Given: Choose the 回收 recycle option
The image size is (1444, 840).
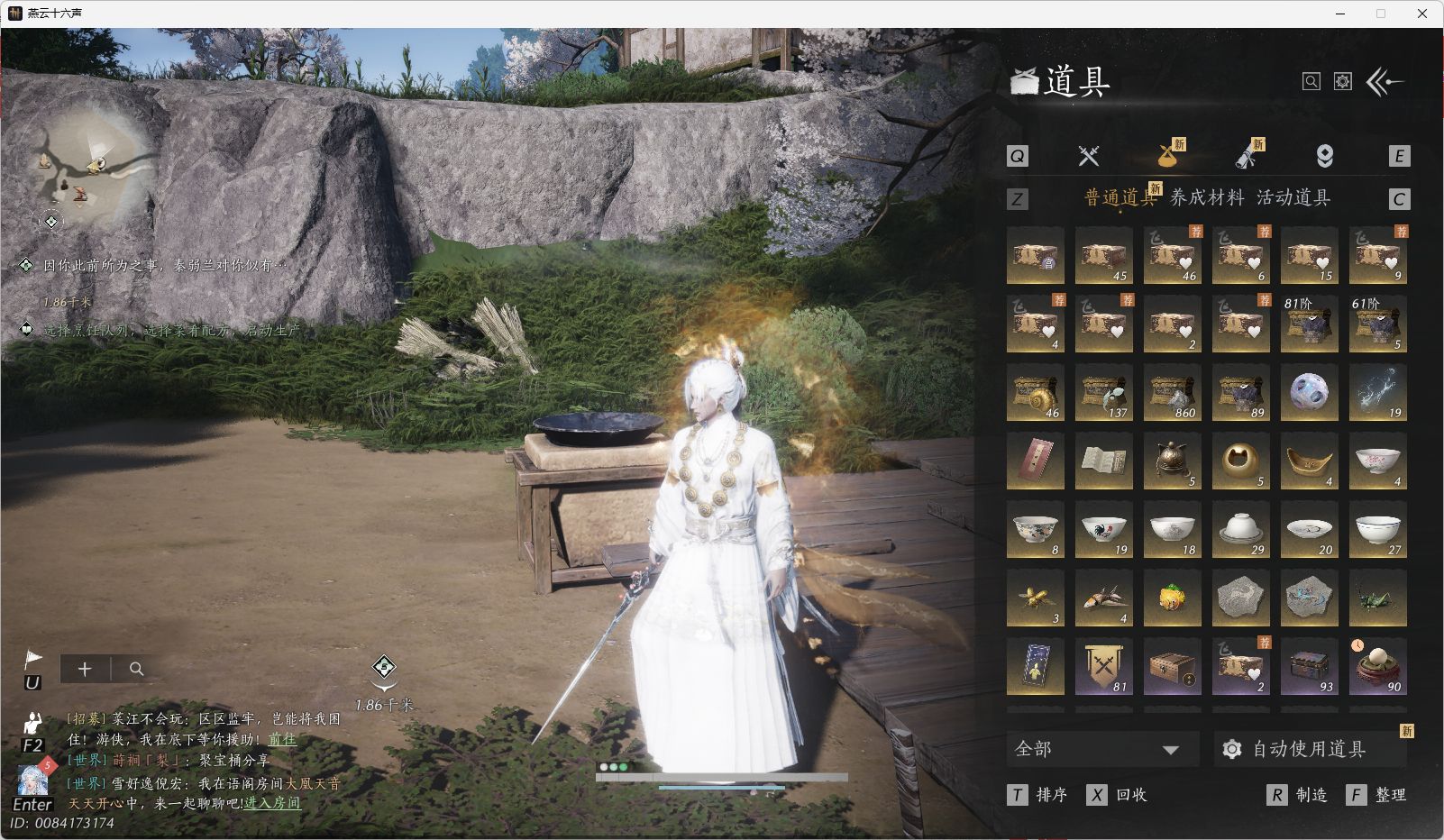Looking at the screenshot, I should (x=1118, y=795).
